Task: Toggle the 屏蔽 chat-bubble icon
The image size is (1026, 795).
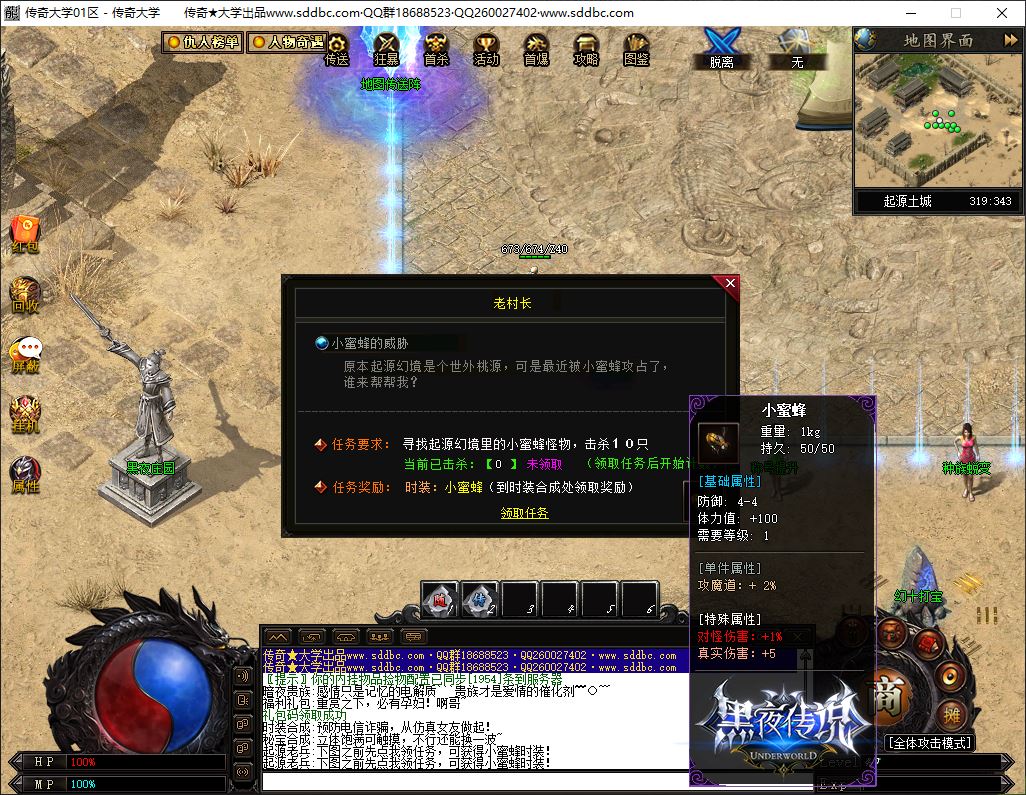Action: [25, 354]
